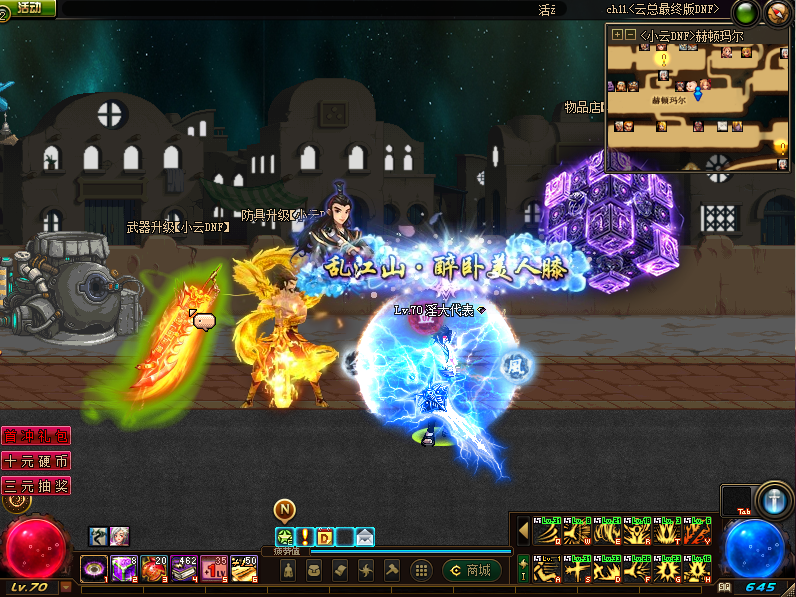Viewport: 796px width, 597px height.
Task: Open the 三元抽奖 lottery button
Action: 36,486
